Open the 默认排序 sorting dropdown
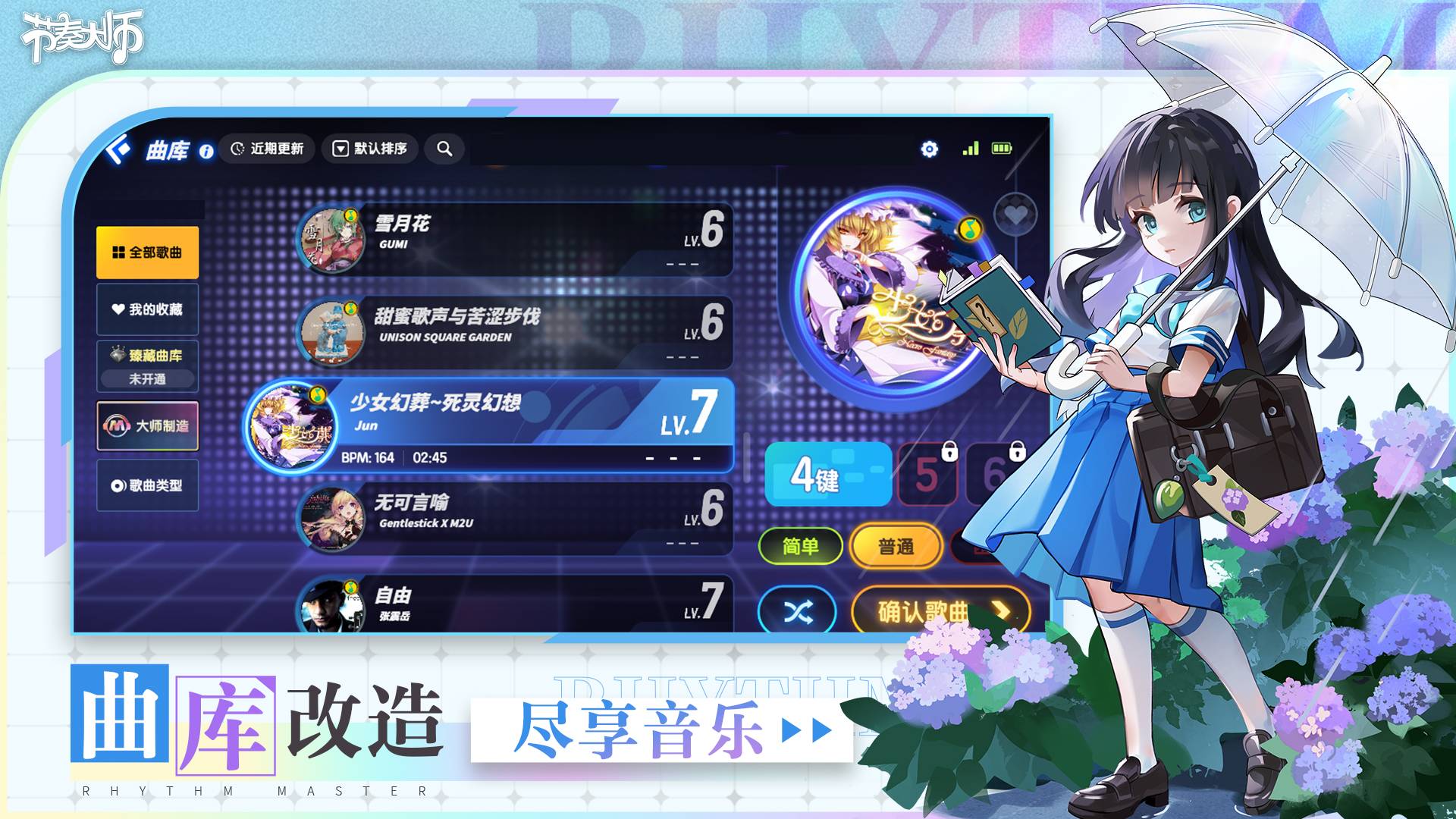This screenshot has height=819, width=1456. [x=371, y=149]
